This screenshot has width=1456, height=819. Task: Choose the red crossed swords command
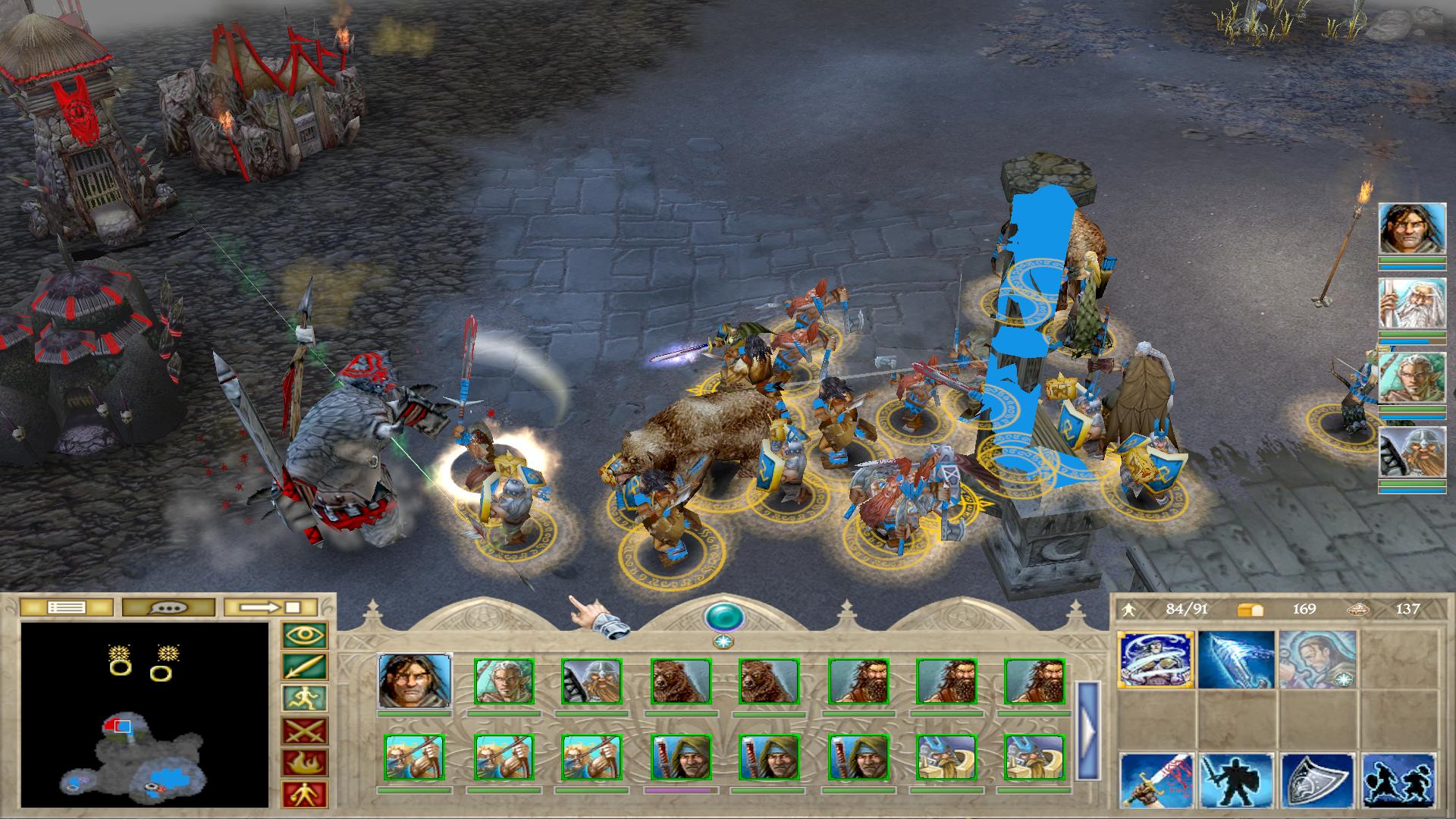304,731
